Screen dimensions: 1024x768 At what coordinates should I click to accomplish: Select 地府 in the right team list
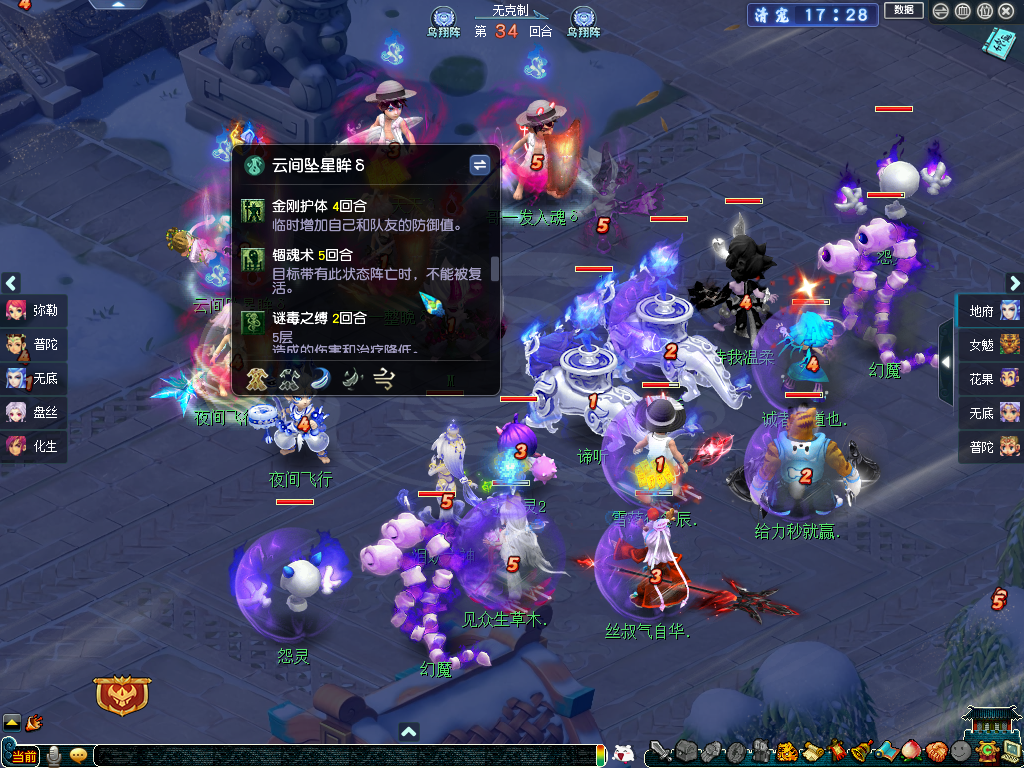tap(991, 311)
